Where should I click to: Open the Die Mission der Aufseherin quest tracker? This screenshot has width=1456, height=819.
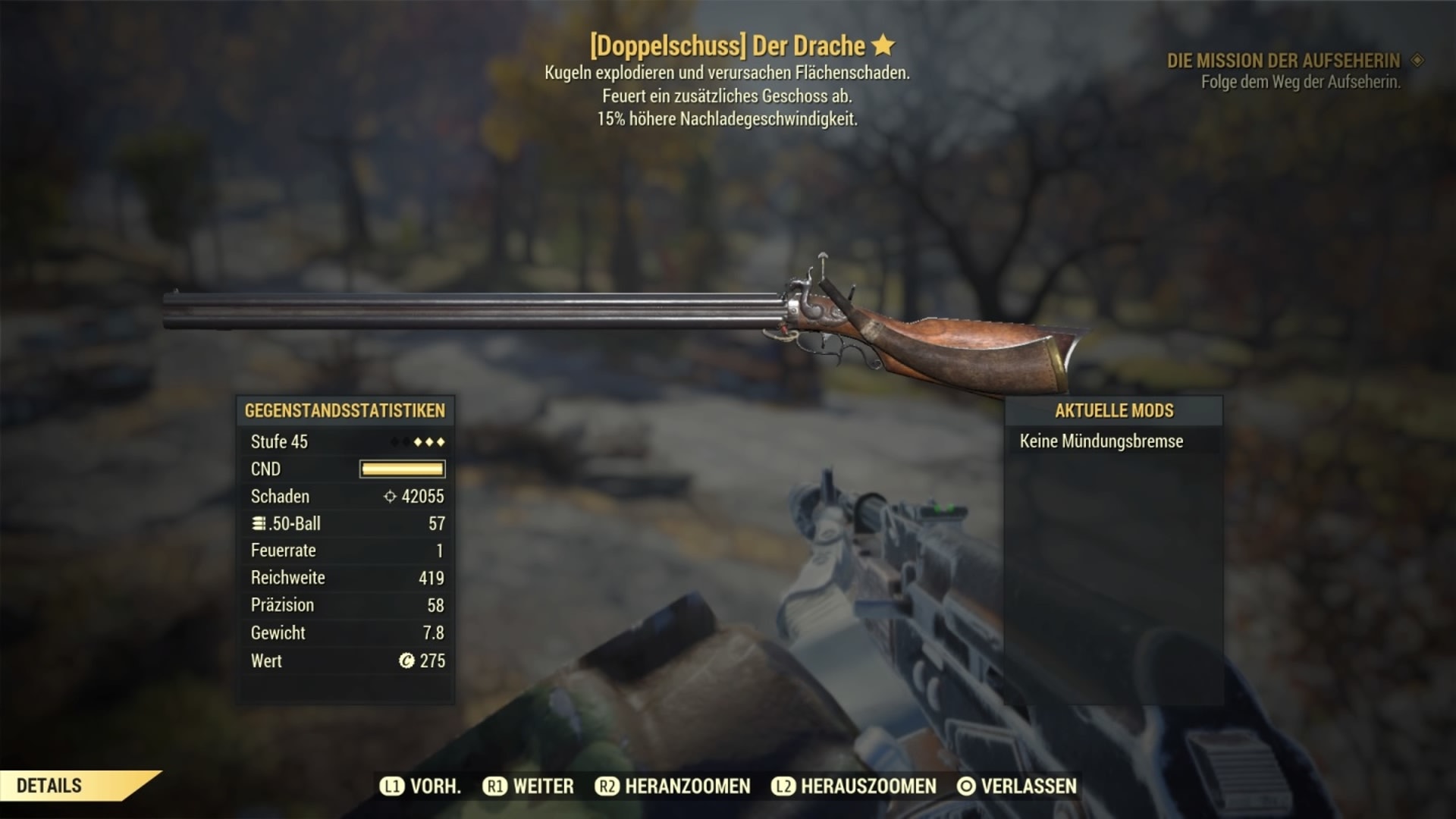tap(1283, 61)
